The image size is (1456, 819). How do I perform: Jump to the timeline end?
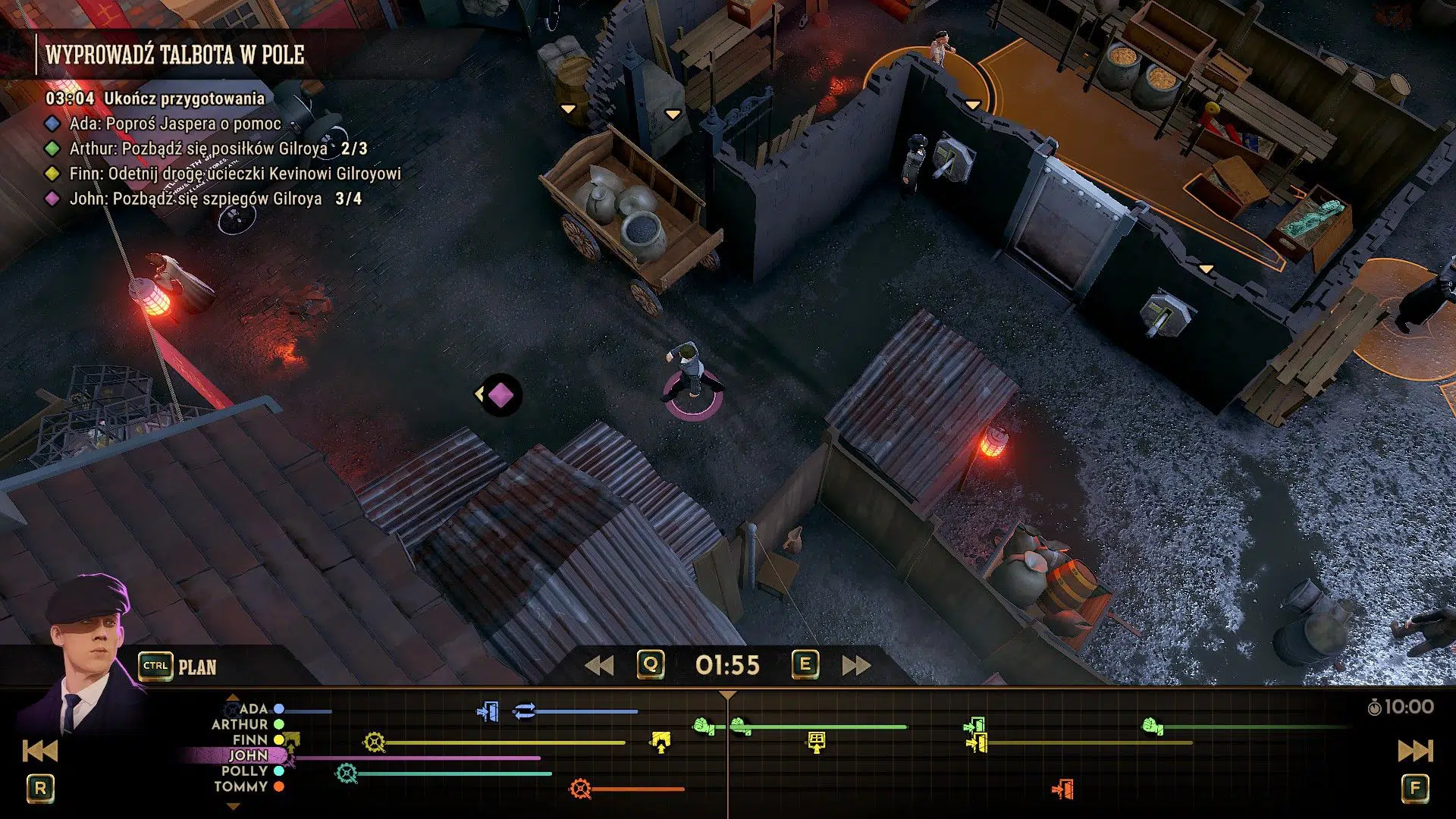1415,751
